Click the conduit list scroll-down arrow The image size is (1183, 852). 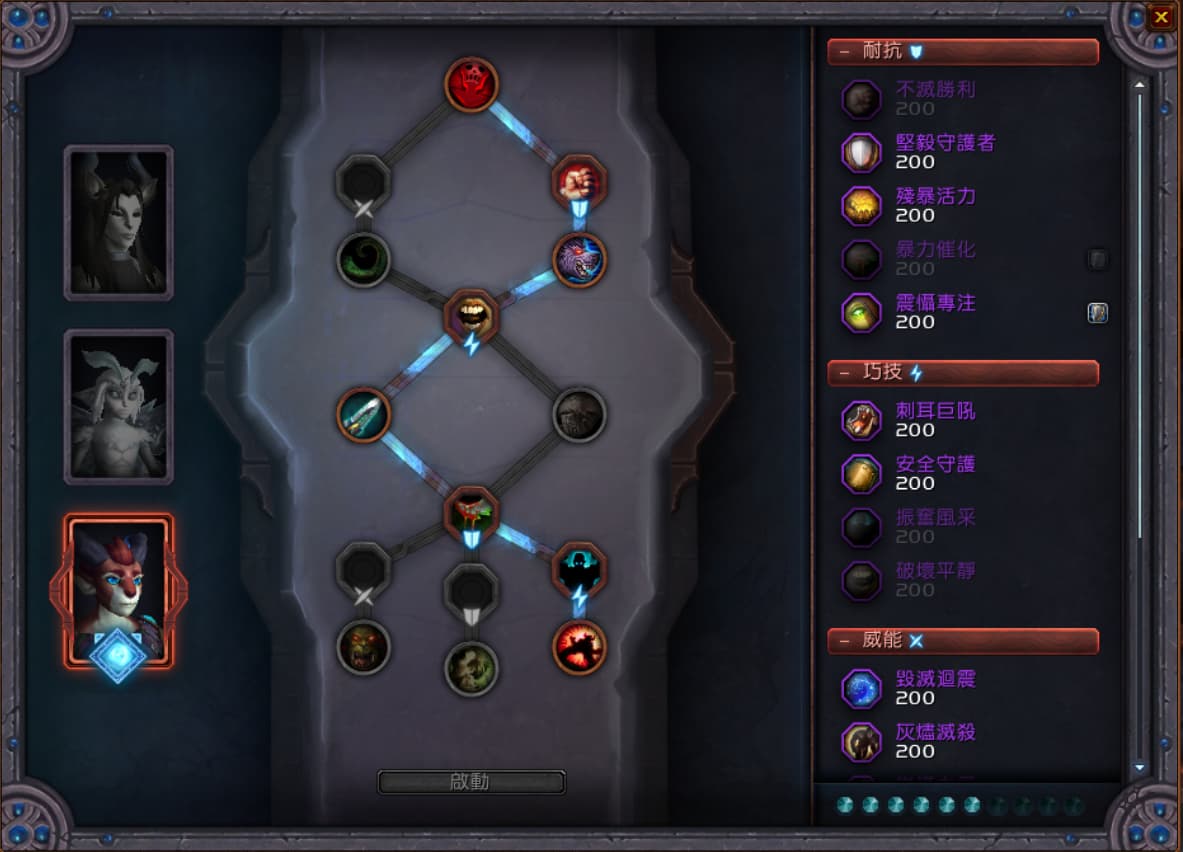pyautogui.click(x=1139, y=768)
